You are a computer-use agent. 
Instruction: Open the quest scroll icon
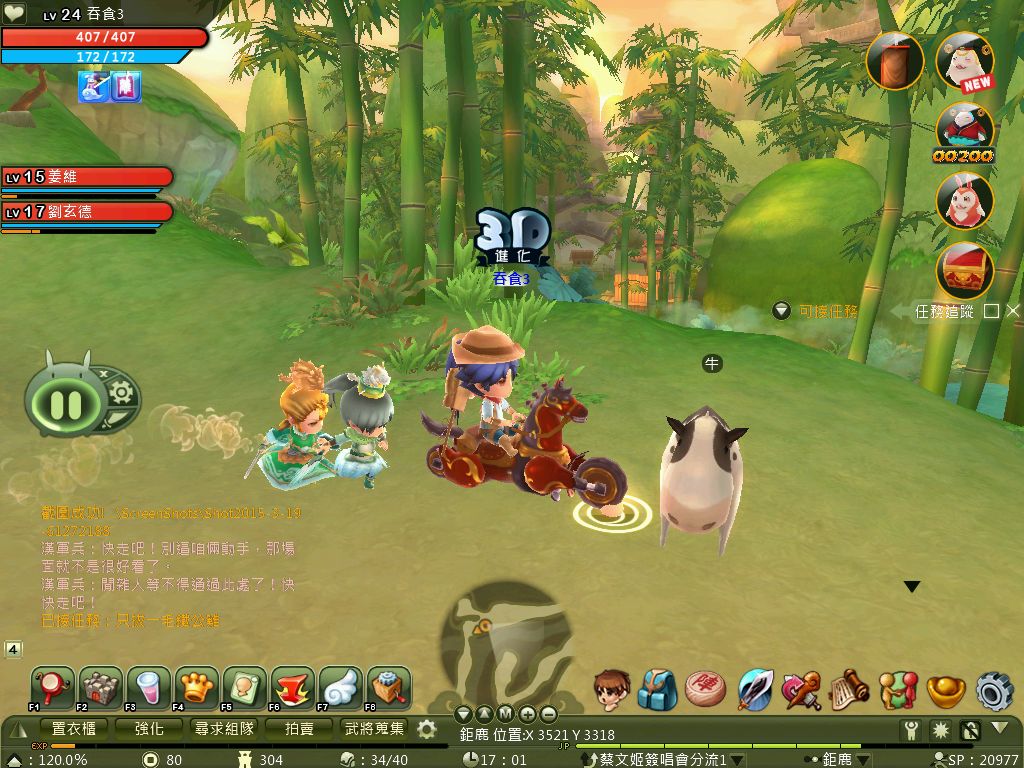coord(849,690)
